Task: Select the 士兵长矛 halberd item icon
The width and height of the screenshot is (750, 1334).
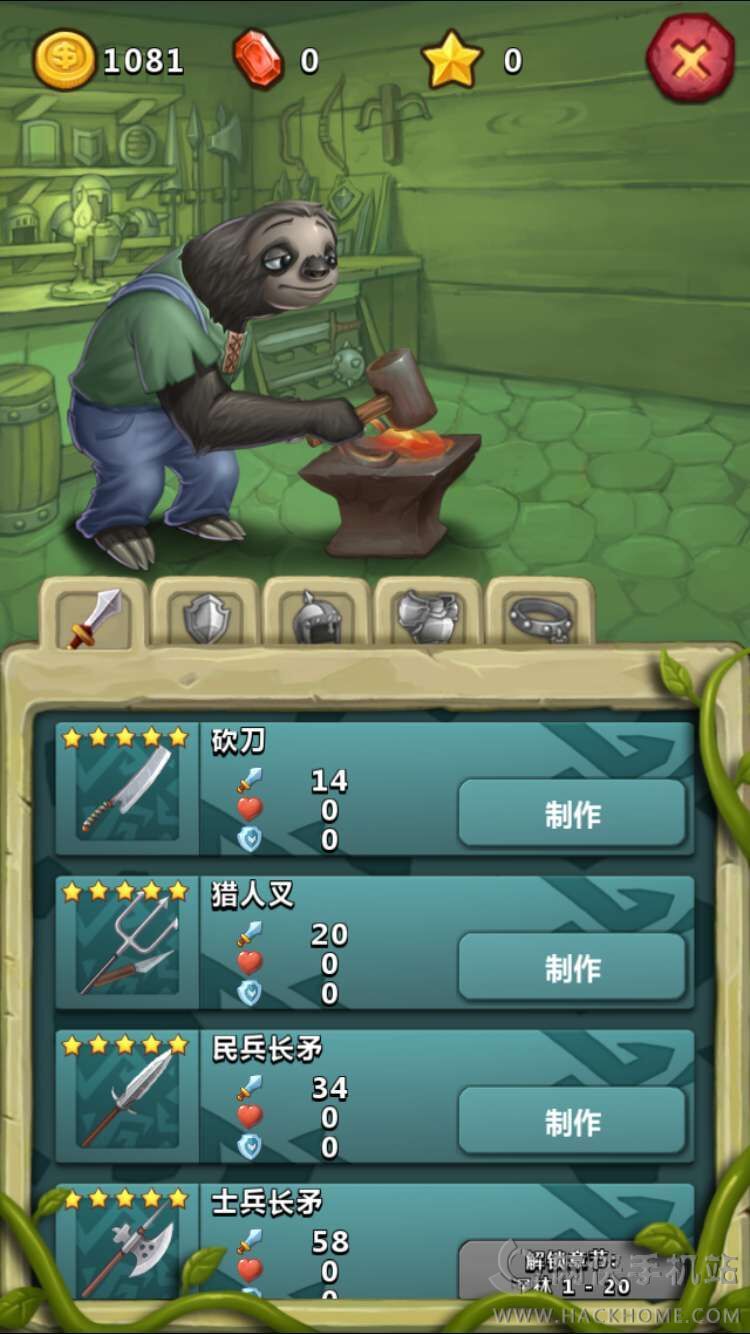Action: click(x=127, y=1250)
